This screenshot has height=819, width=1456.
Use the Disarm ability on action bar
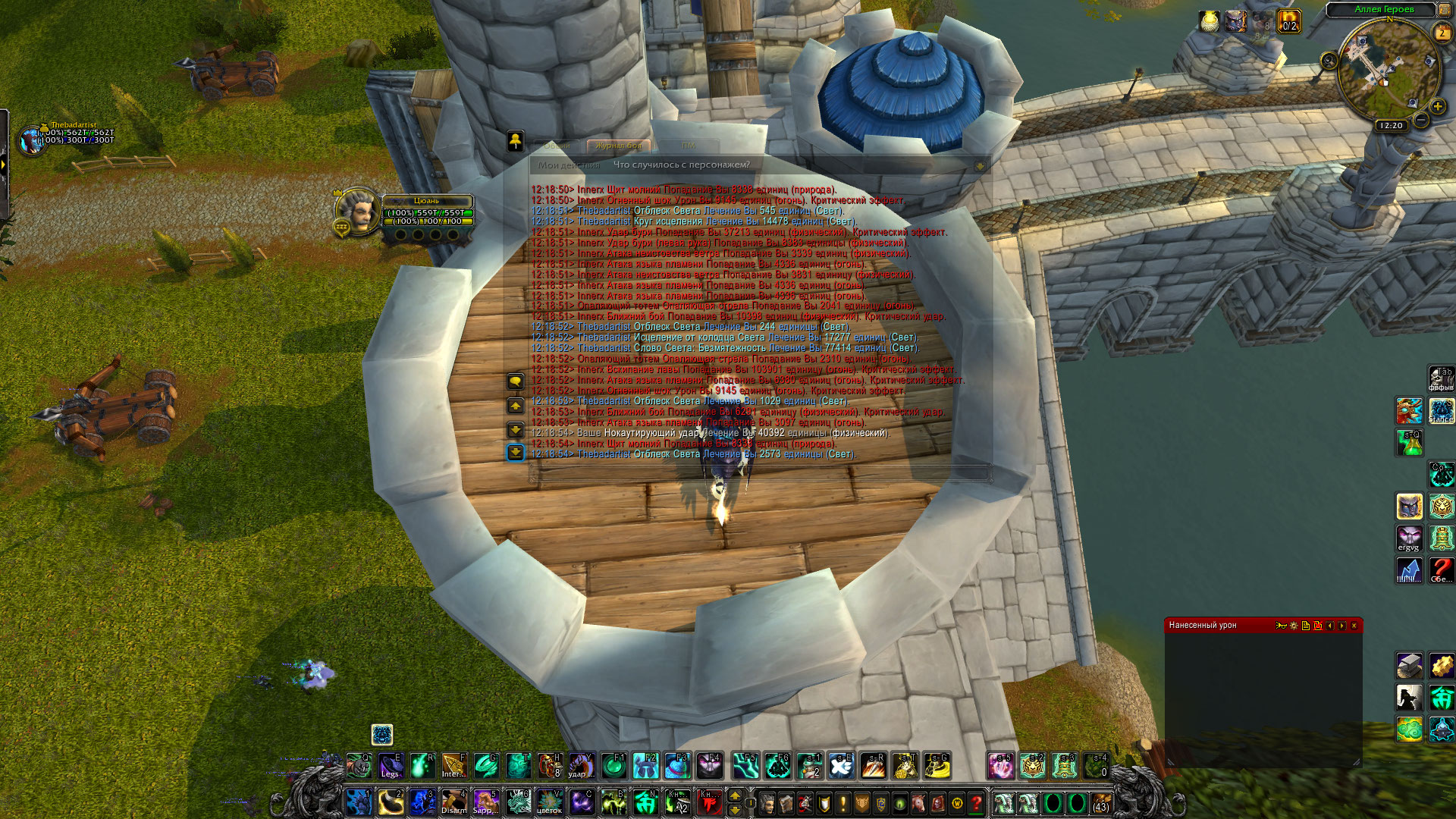[453, 802]
